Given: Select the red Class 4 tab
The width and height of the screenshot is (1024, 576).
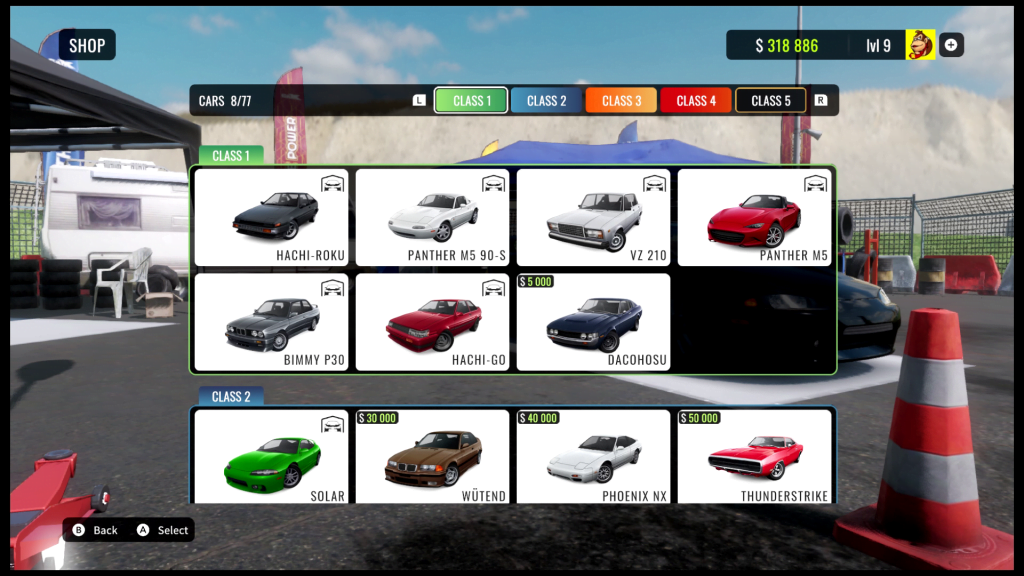Looking at the screenshot, I should [696, 101].
